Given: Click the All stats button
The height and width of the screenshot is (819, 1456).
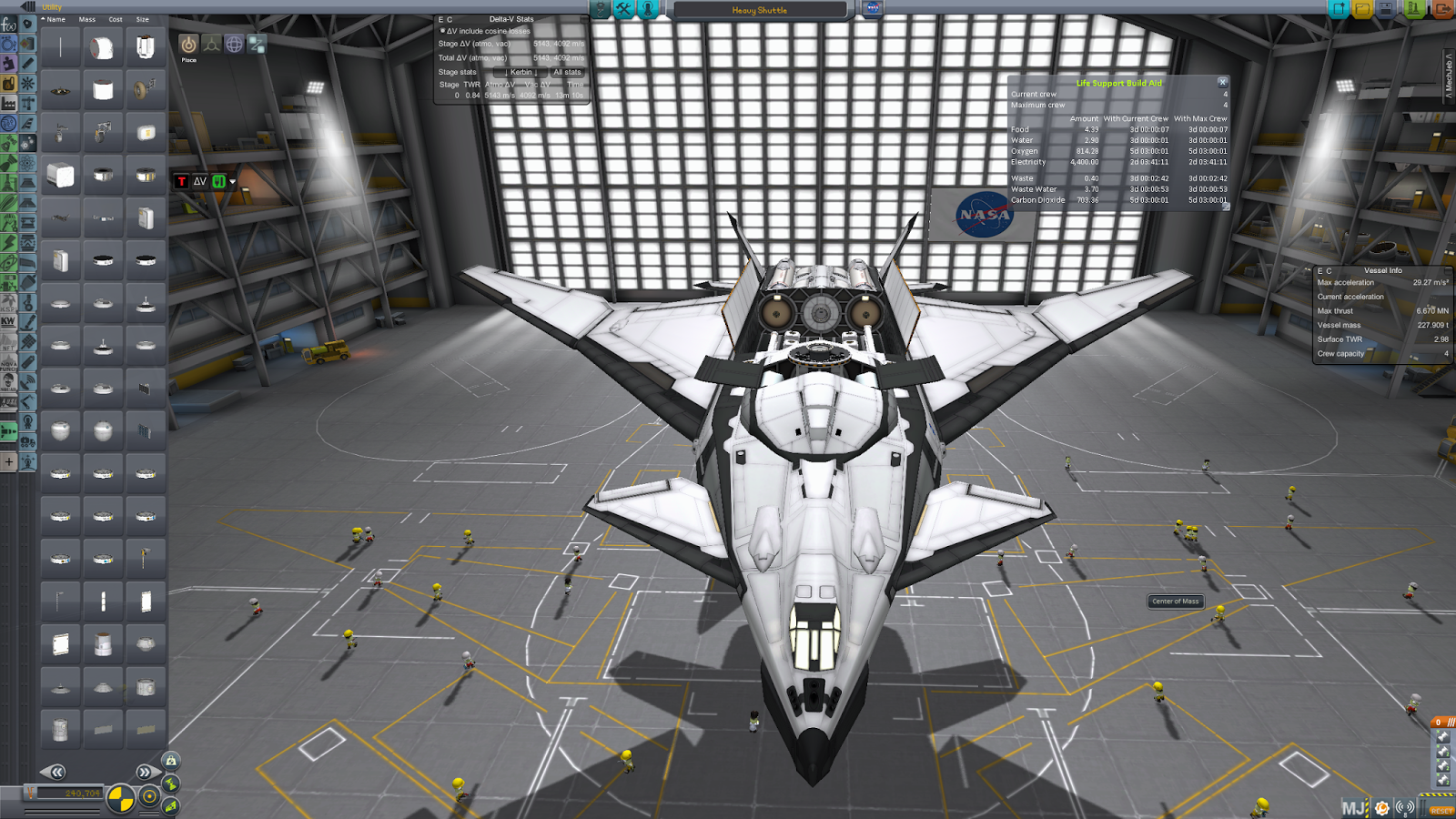Looking at the screenshot, I should click(x=568, y=72).
